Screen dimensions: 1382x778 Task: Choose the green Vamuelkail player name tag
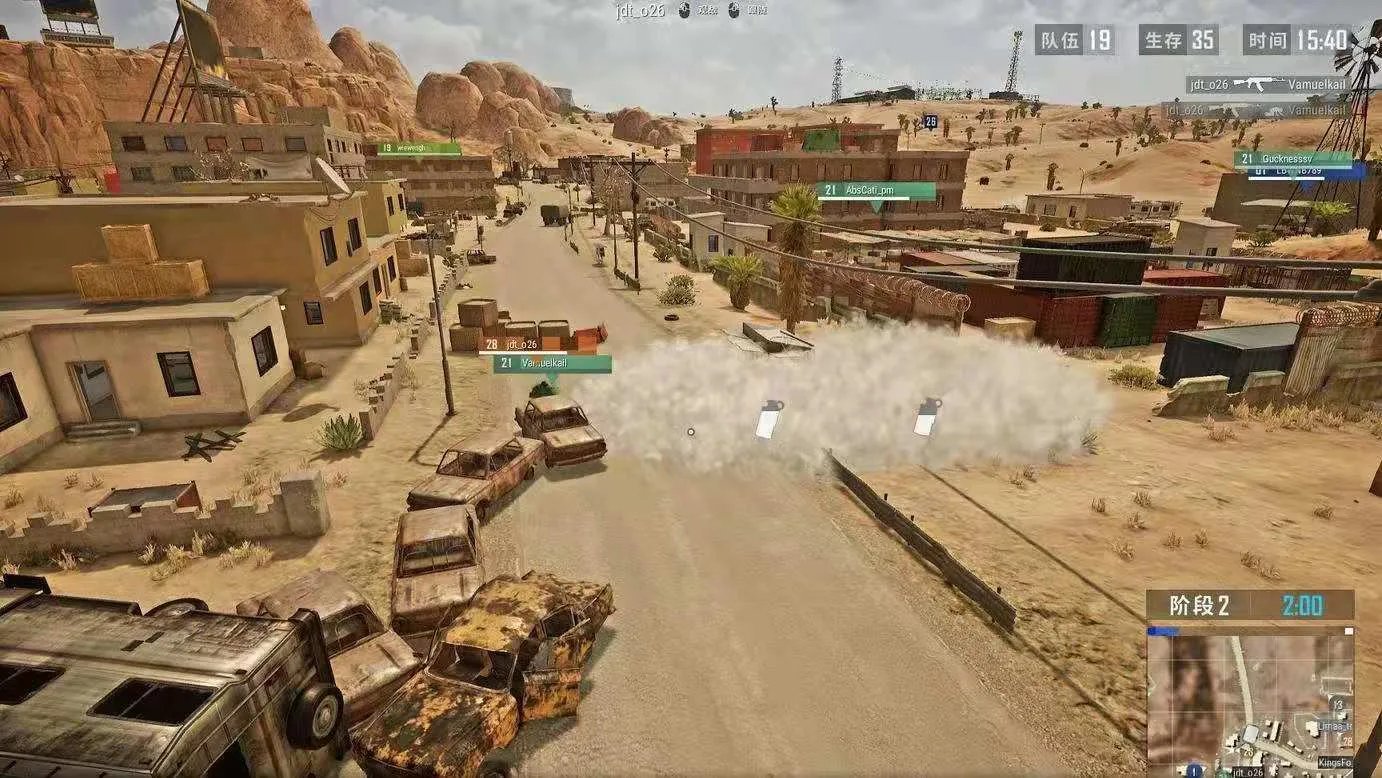[552, 364]
